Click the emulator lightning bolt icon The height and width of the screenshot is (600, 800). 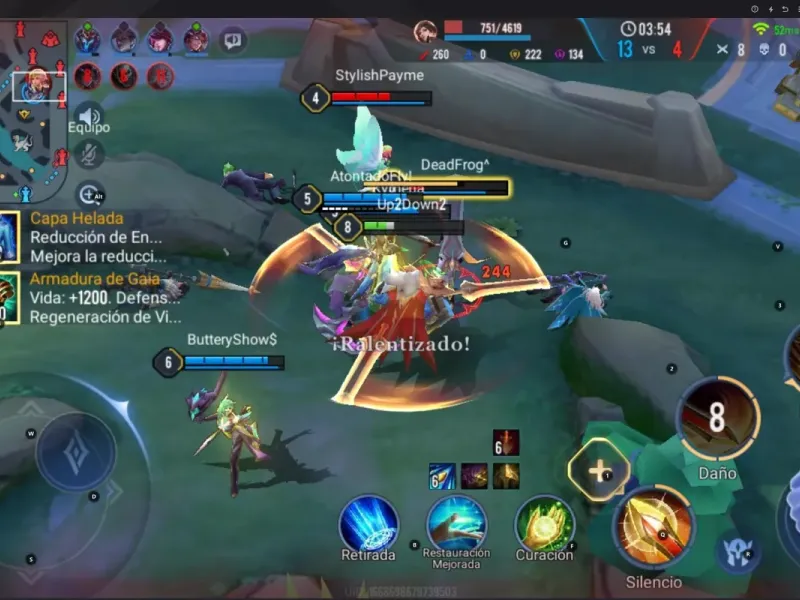tap(770, 8)
